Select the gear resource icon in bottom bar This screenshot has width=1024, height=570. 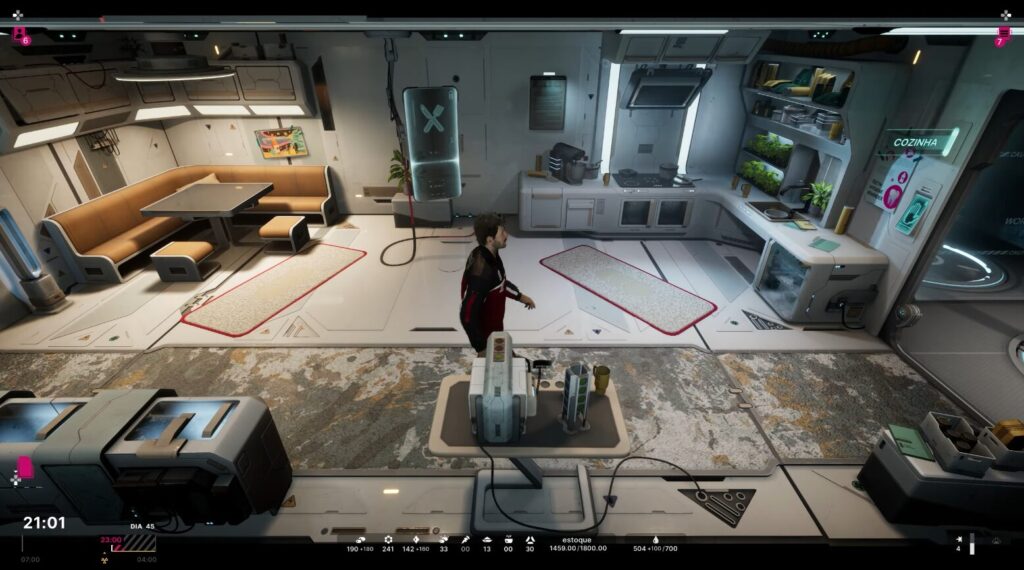(388, 540)
